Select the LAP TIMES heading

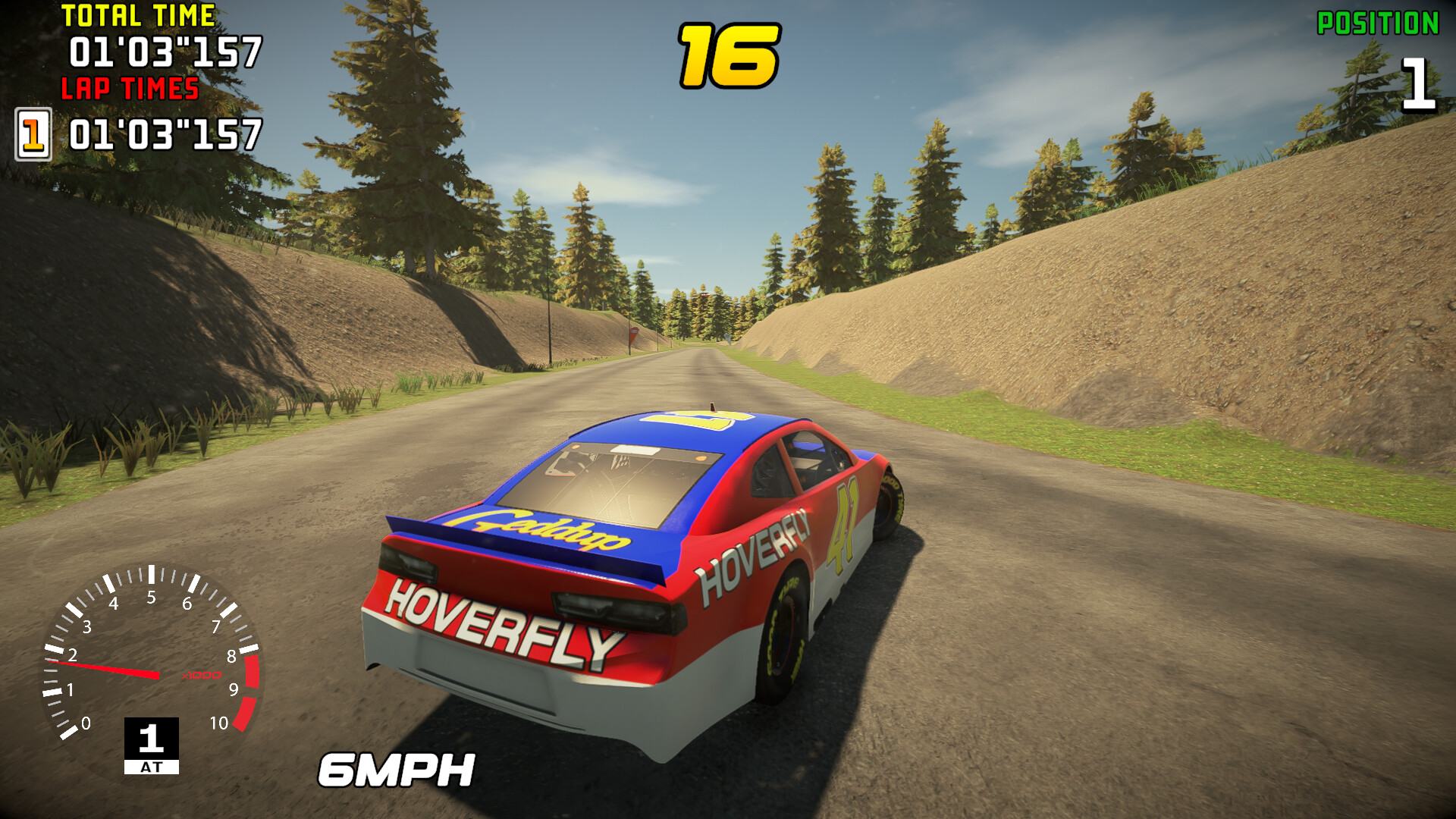pyautogui.click(x=130, y=91)
